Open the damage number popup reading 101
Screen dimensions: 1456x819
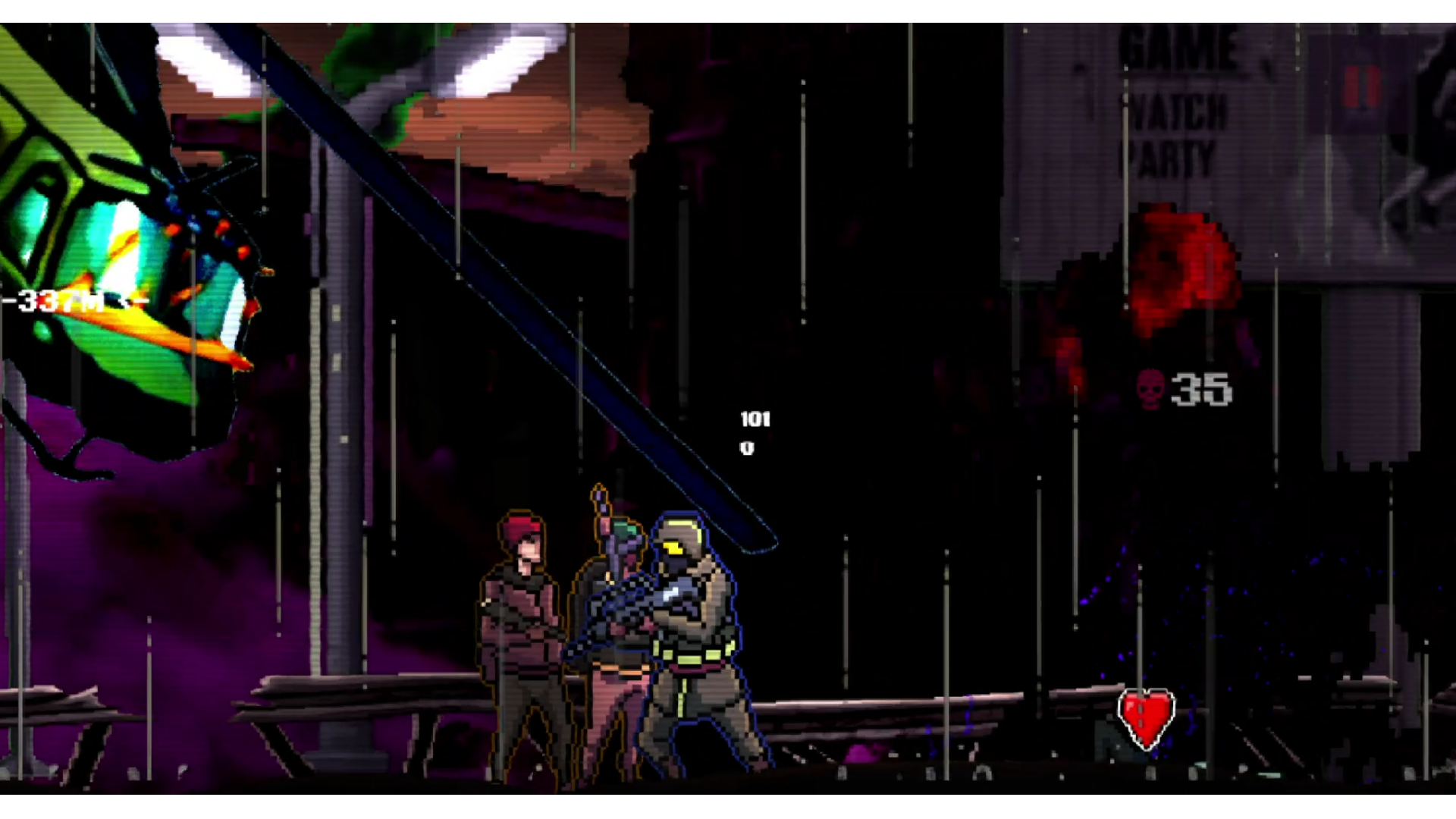(756, 417)
